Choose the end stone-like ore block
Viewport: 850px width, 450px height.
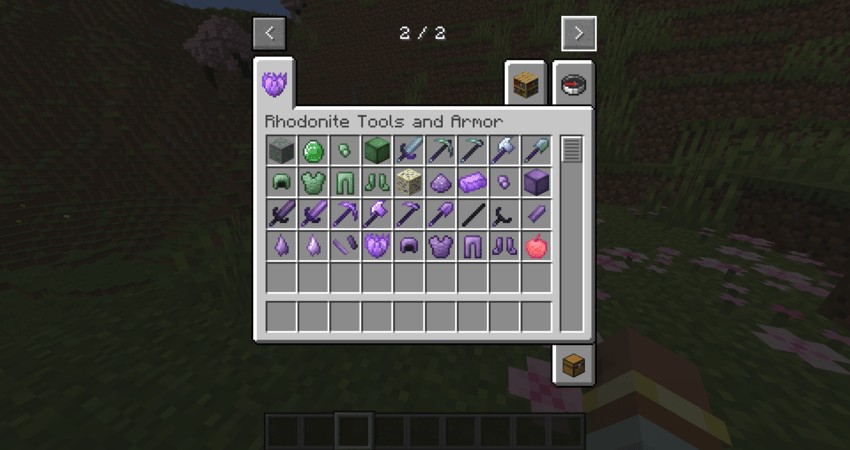tap(410, 182)
